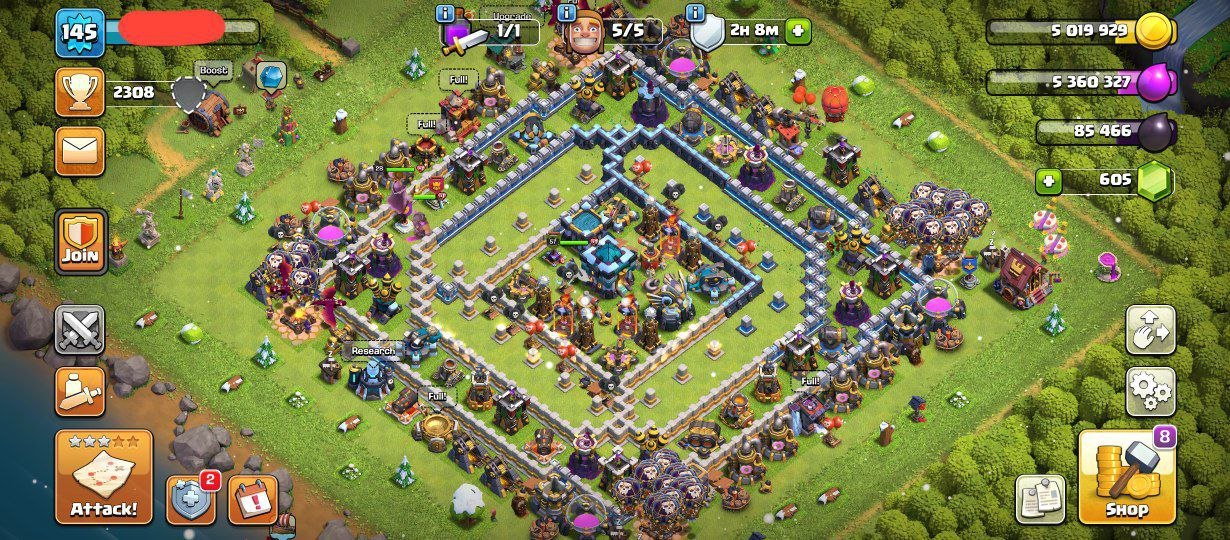Add shield time with the green plus
The image size is (1230, 540).
(798, 31)
